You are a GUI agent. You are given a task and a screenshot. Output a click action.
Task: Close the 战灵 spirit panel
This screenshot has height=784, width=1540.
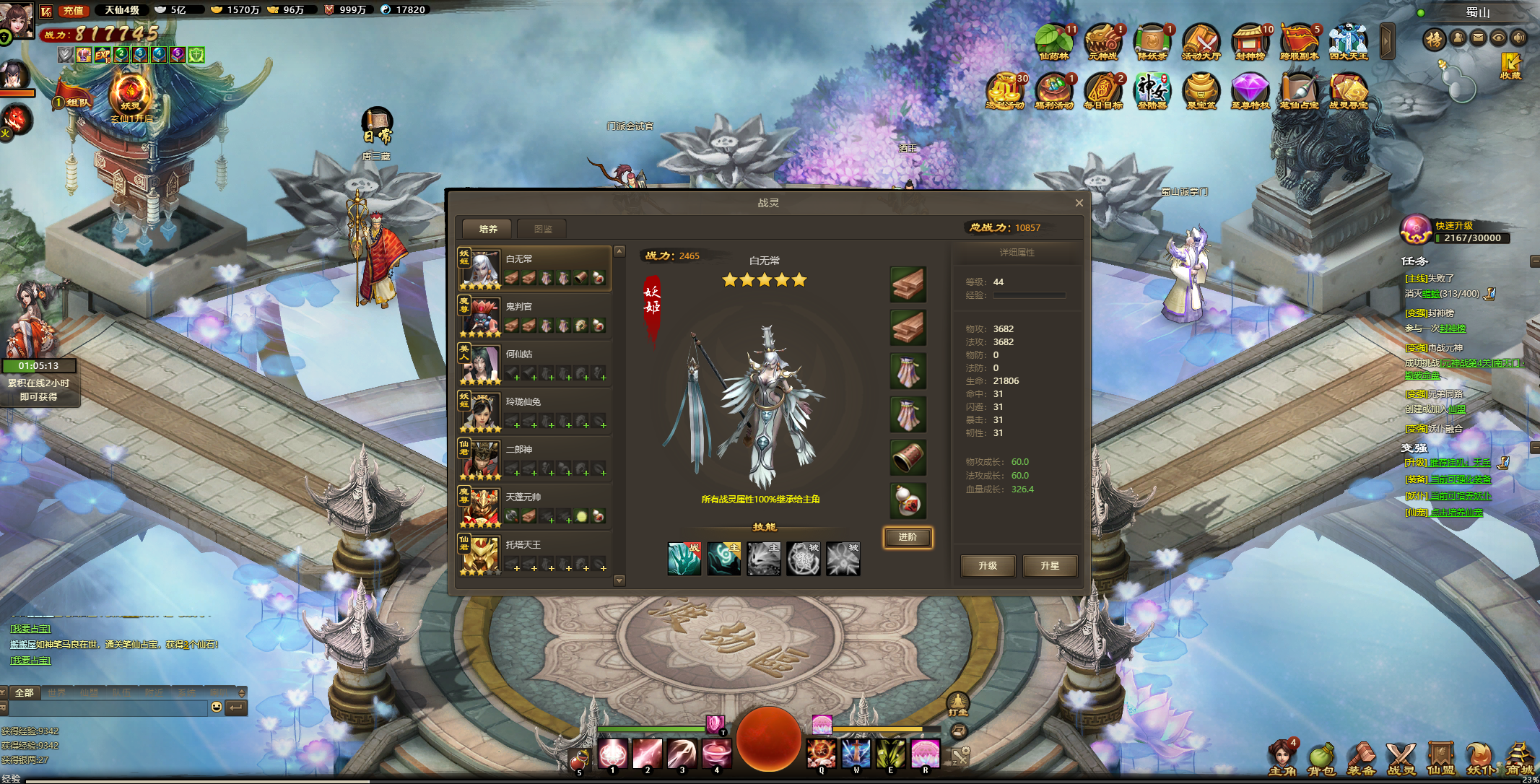pos(1079,203)
